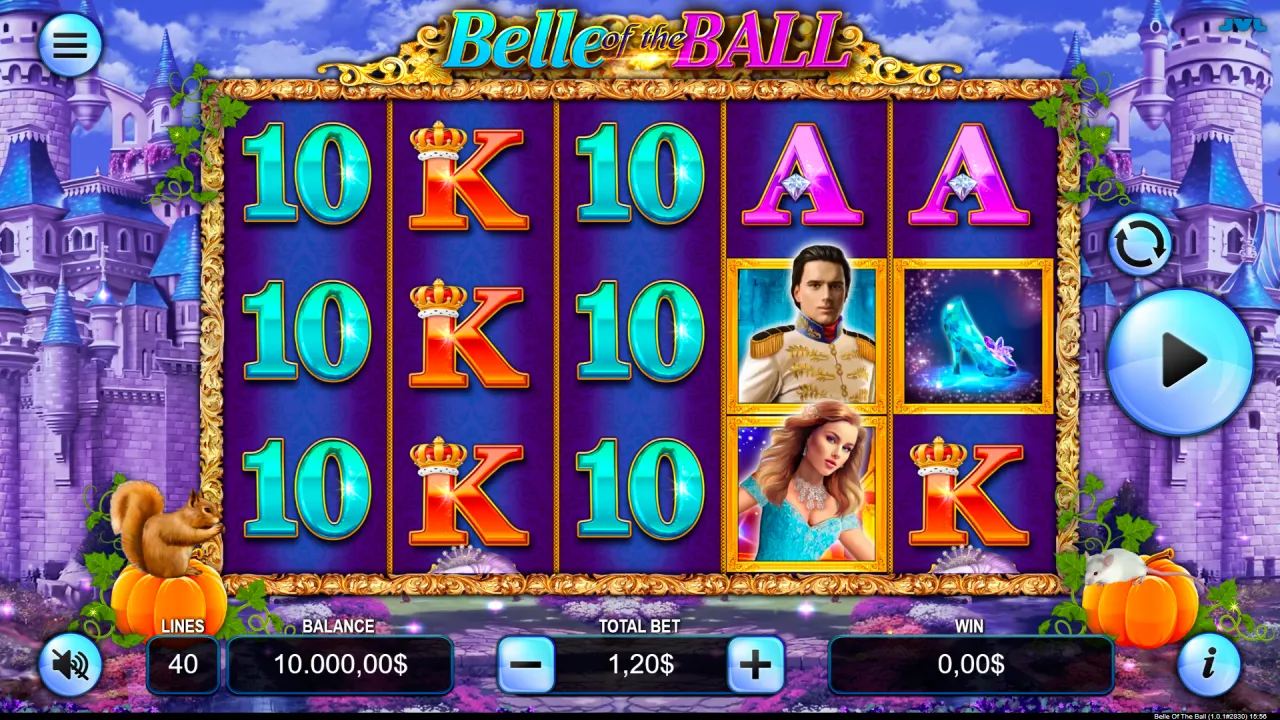Start the autoplay spin option

(1141, 243)
